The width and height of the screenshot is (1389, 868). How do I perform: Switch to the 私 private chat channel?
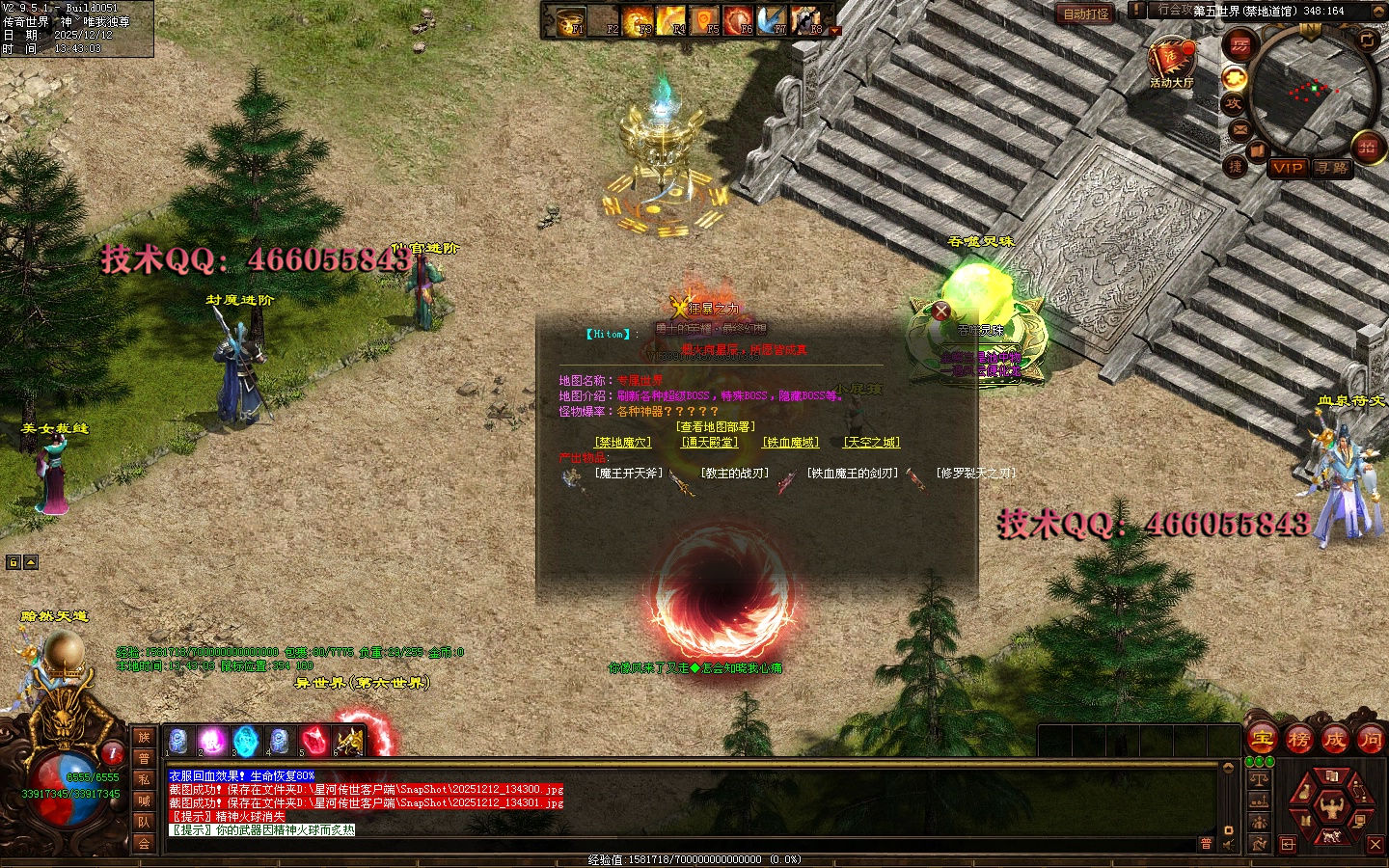[144, 779]
